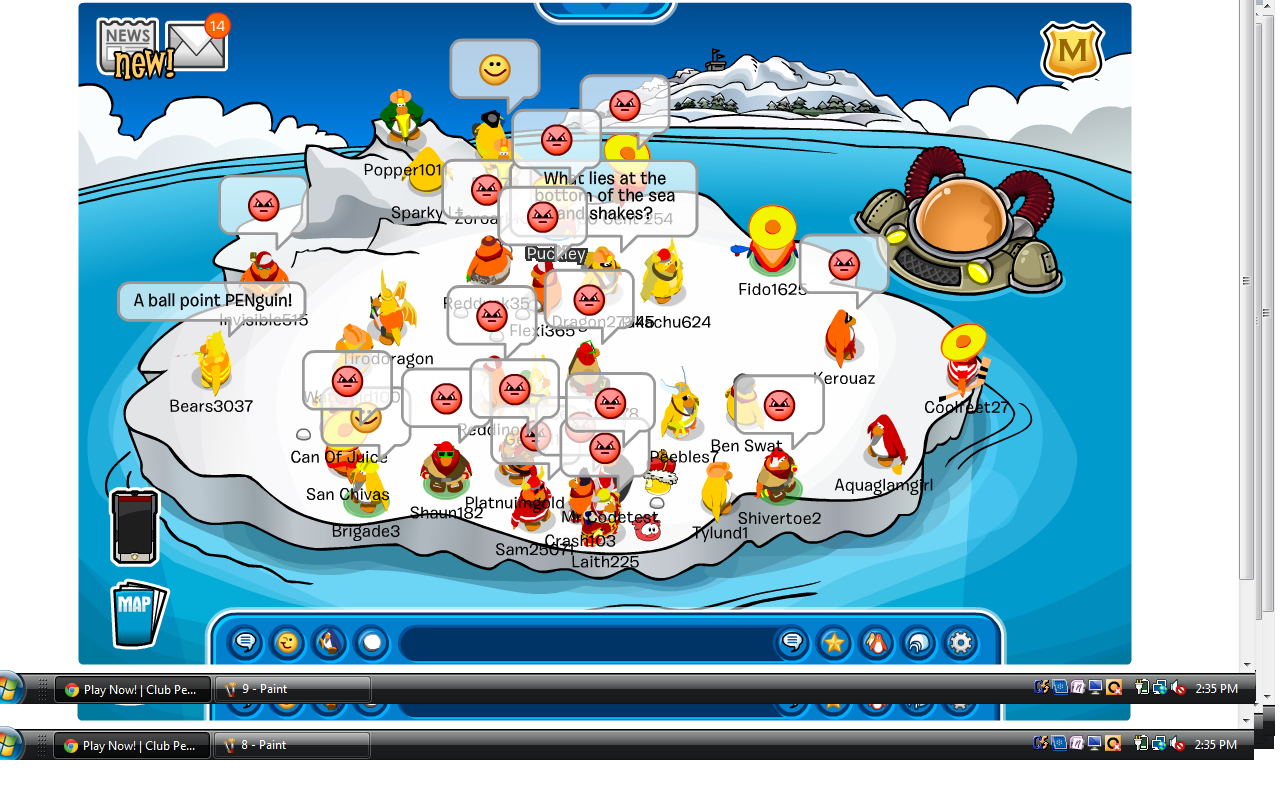Open settings with the gear icon

point(960,642)
